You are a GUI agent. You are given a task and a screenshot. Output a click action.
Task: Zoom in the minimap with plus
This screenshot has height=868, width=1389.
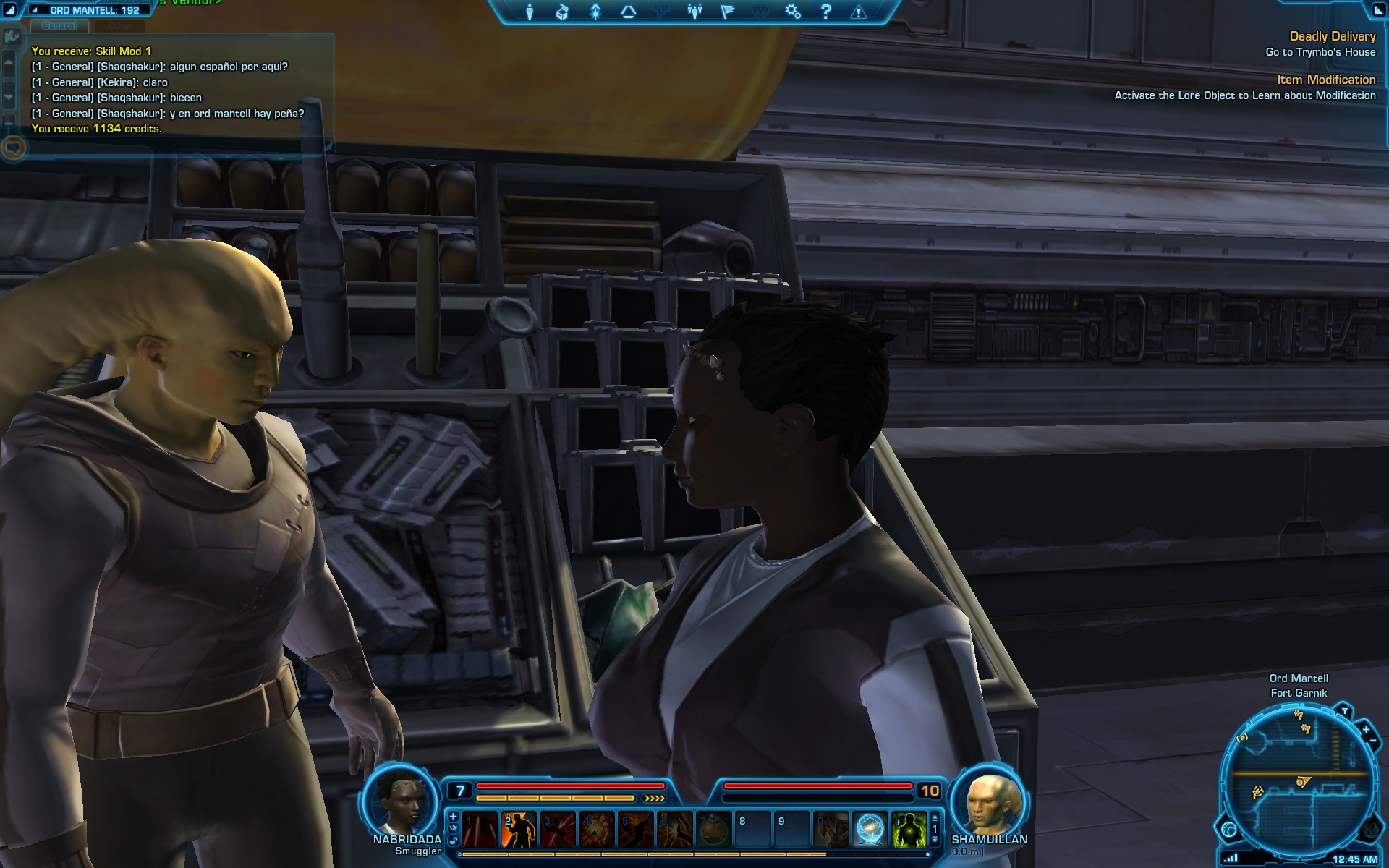coord(1366,729)
